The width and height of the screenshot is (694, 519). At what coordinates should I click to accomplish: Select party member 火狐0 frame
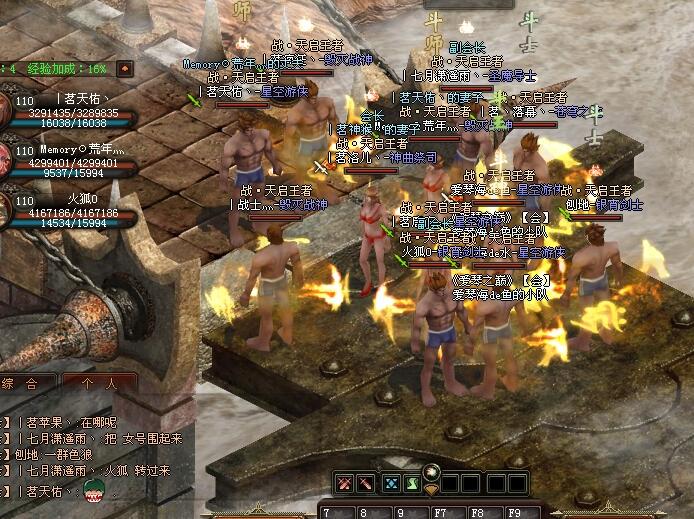pos(72,212)
